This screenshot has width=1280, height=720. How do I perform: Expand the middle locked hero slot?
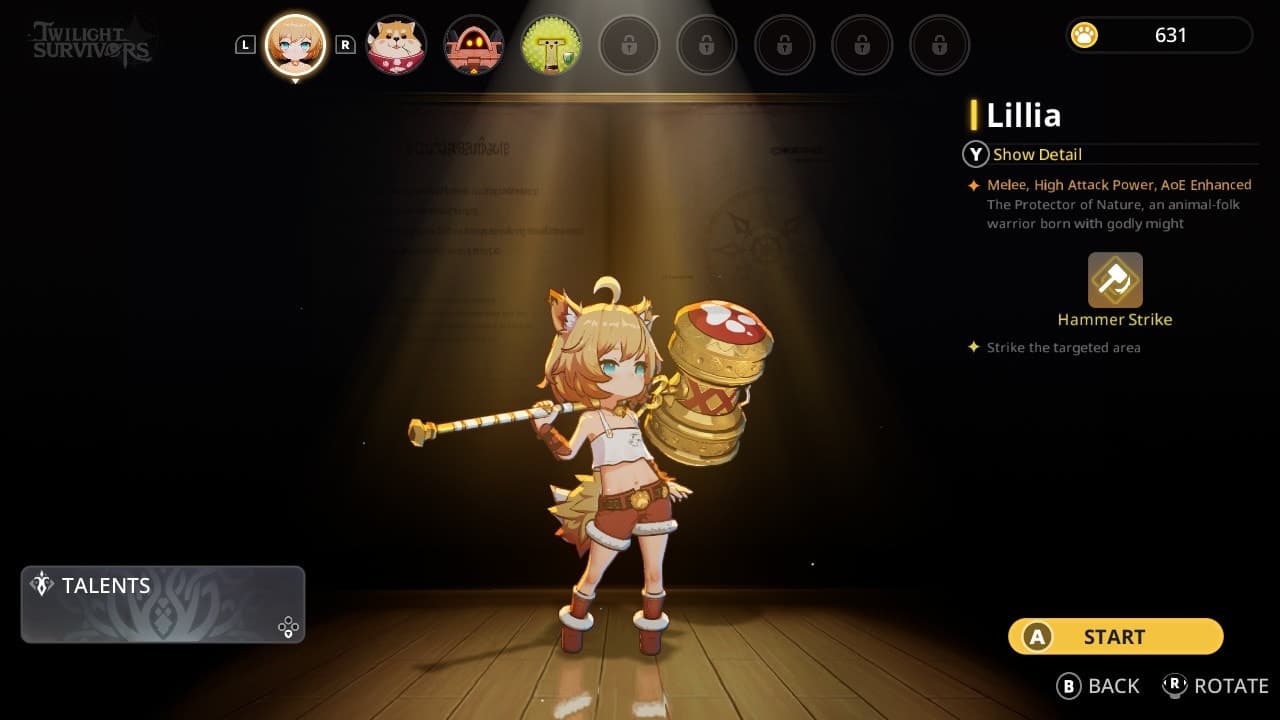(784, 45)
